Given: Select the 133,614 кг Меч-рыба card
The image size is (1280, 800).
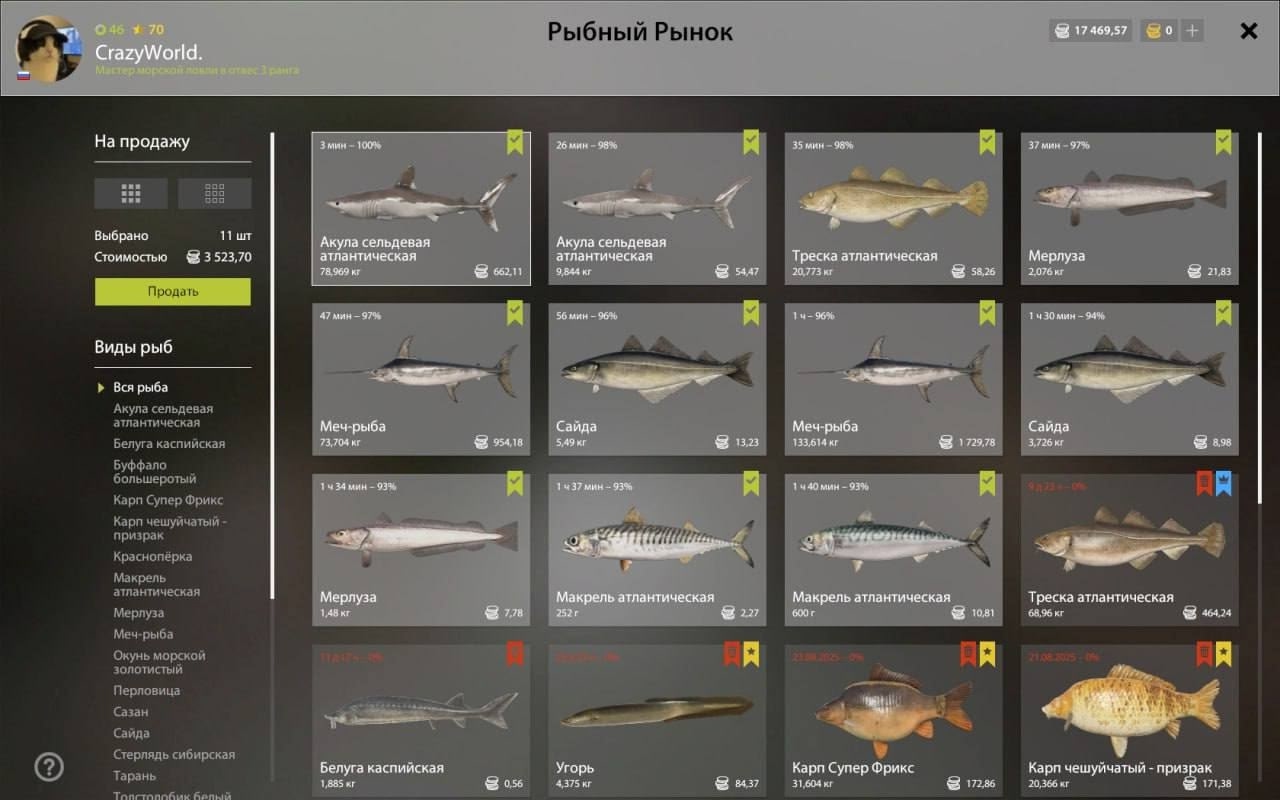Looking at the screenshot, I should coord(893,379).
